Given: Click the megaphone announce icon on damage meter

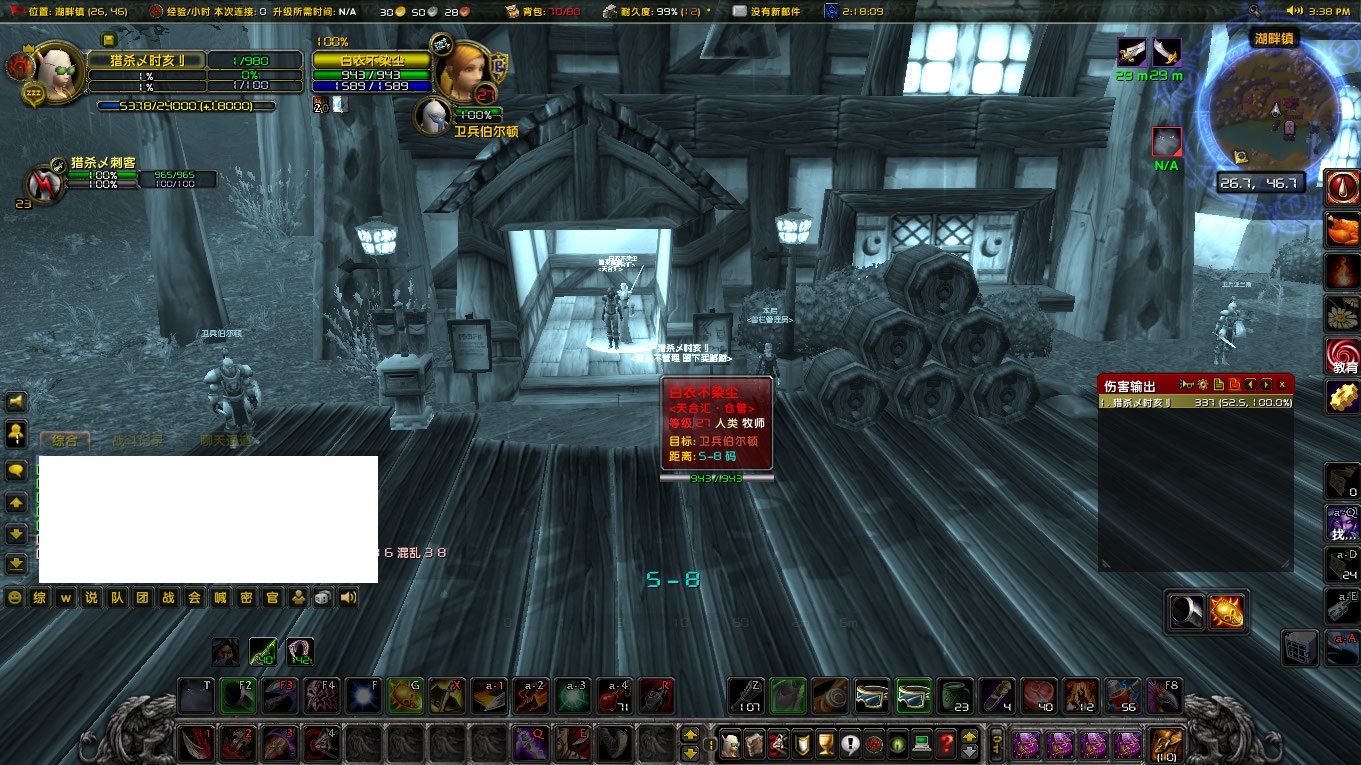Looking at the screenshot, I should click(x=1187, y=383).
